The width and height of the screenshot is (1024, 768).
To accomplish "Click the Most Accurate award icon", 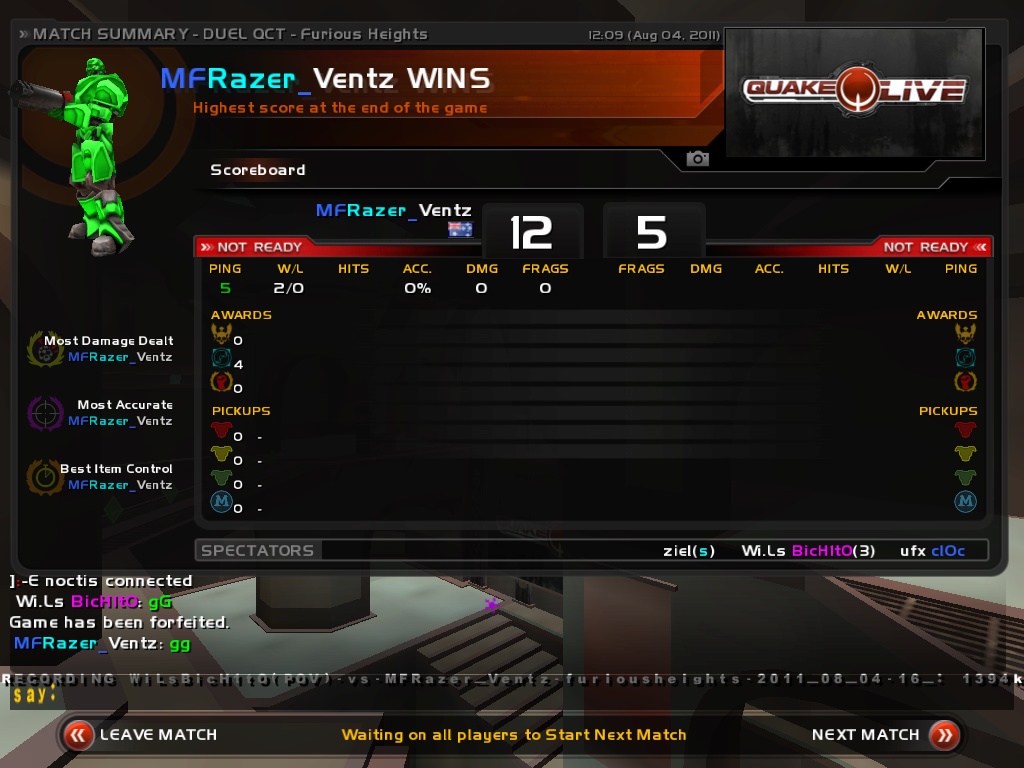I will [x=45, y=412].
